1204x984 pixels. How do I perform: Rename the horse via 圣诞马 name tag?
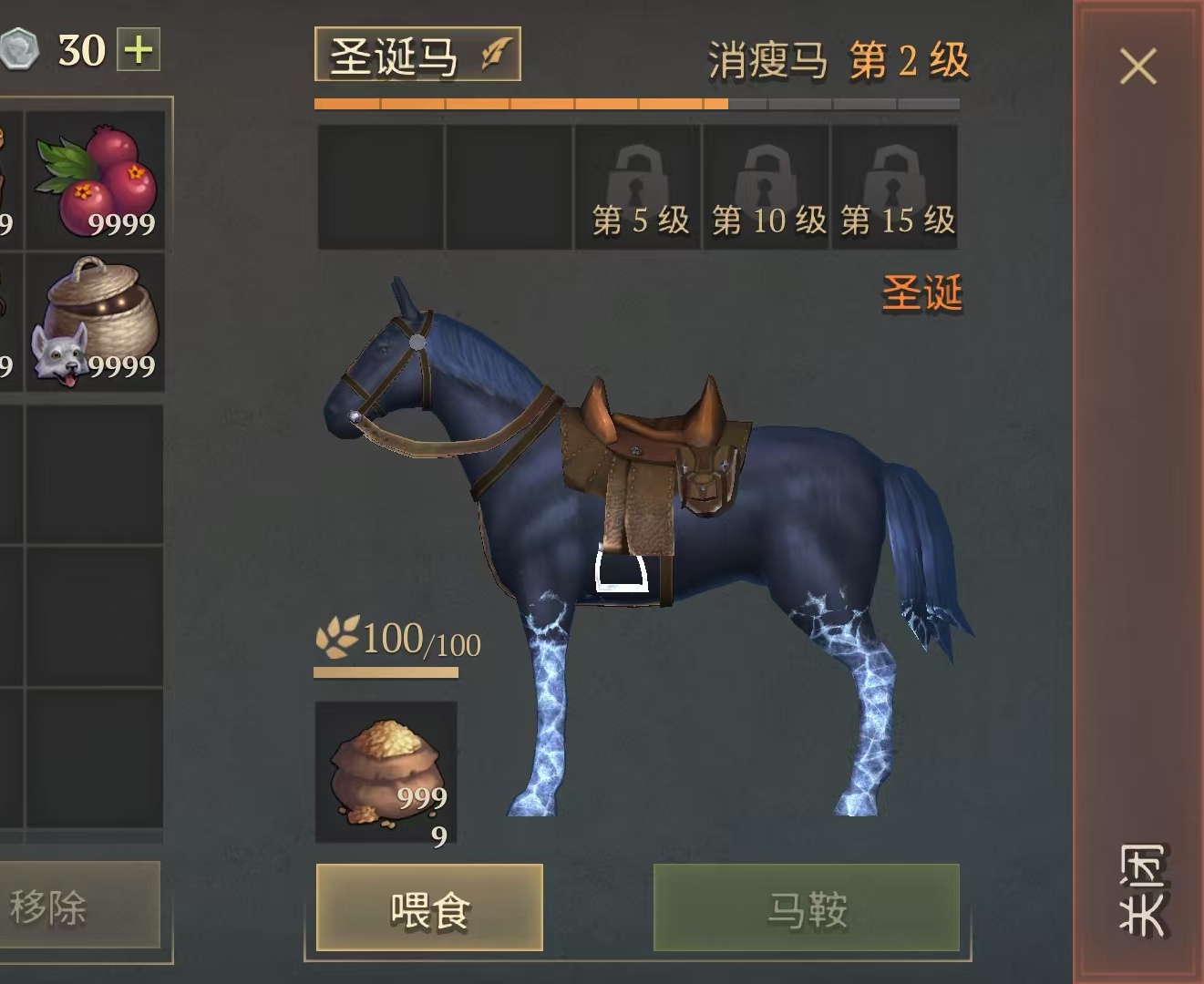(417, 56)
